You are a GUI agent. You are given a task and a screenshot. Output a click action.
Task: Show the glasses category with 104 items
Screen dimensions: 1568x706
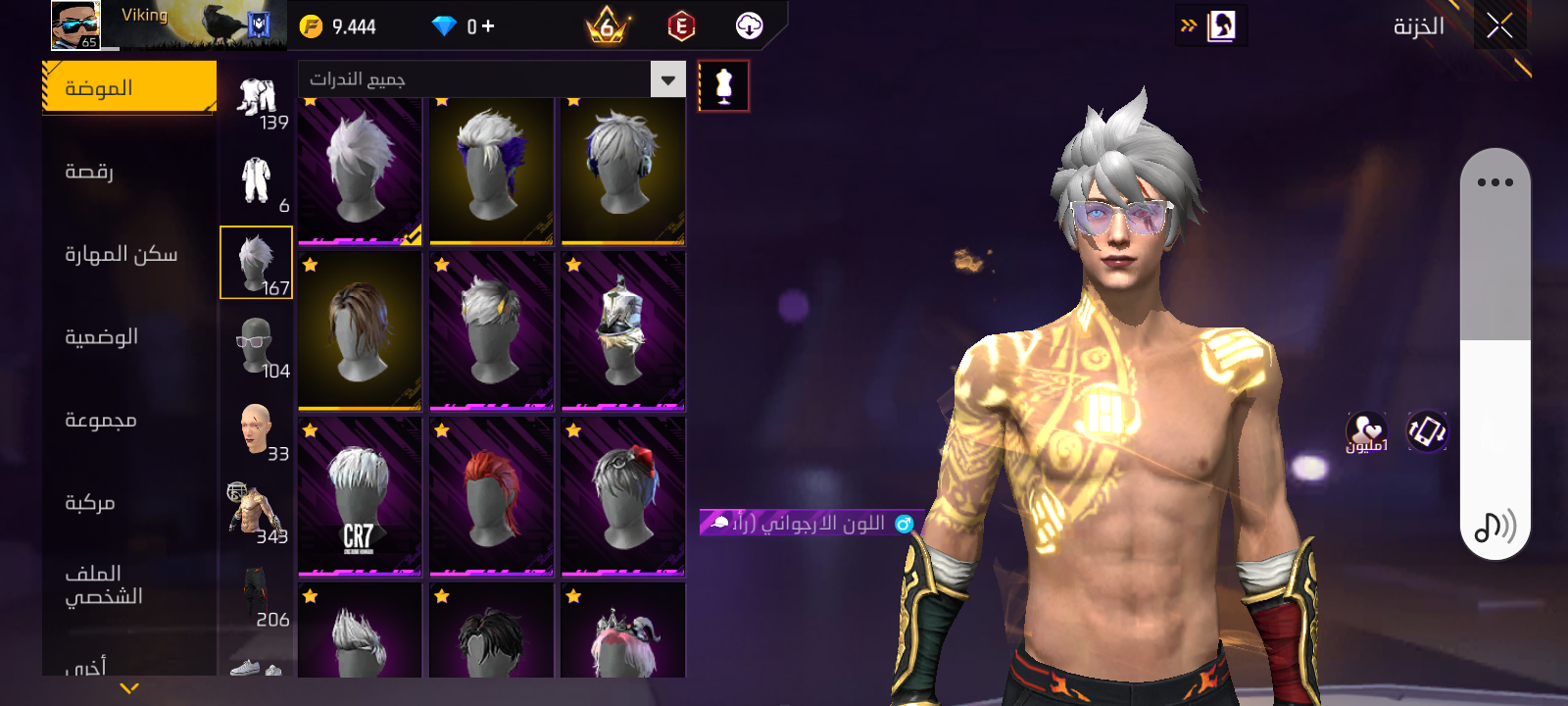click(x=257, y=346)
